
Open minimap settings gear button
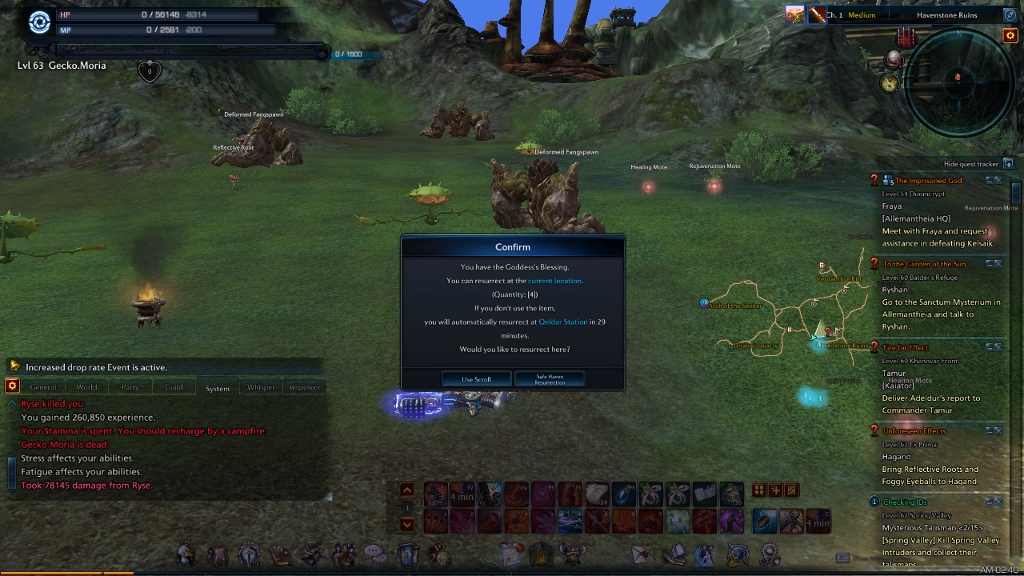1009,35
